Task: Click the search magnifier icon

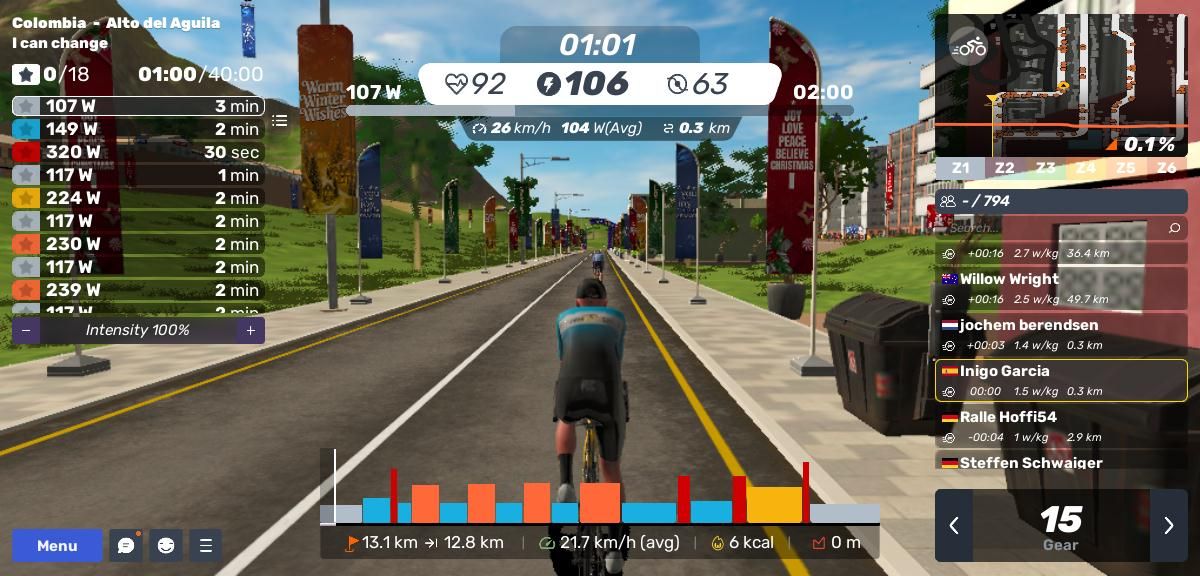Action: (1174, 228)
